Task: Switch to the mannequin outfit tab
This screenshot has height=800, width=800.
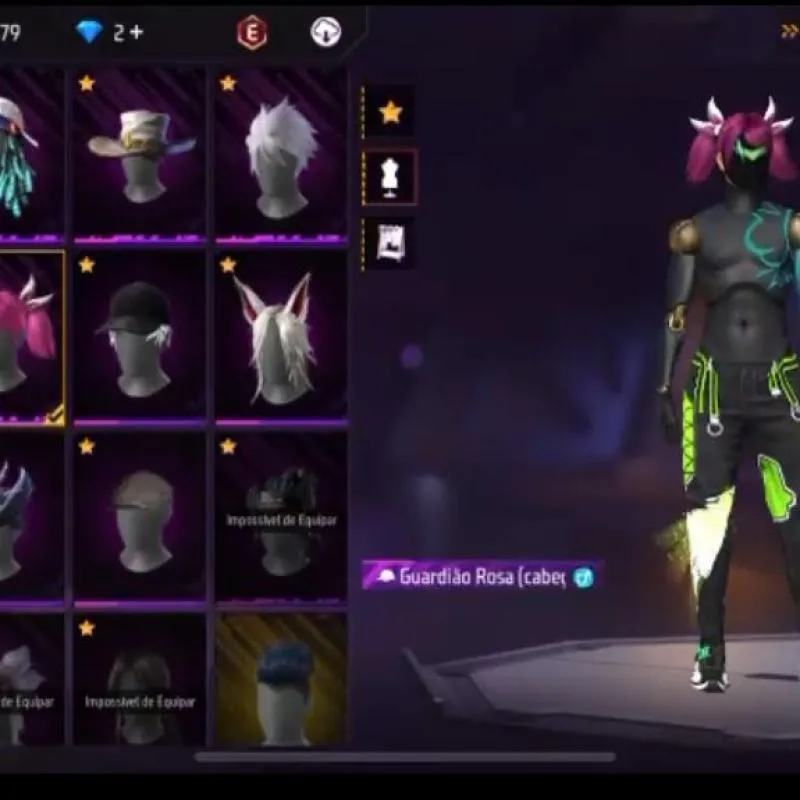Action: tap(390, 177)
